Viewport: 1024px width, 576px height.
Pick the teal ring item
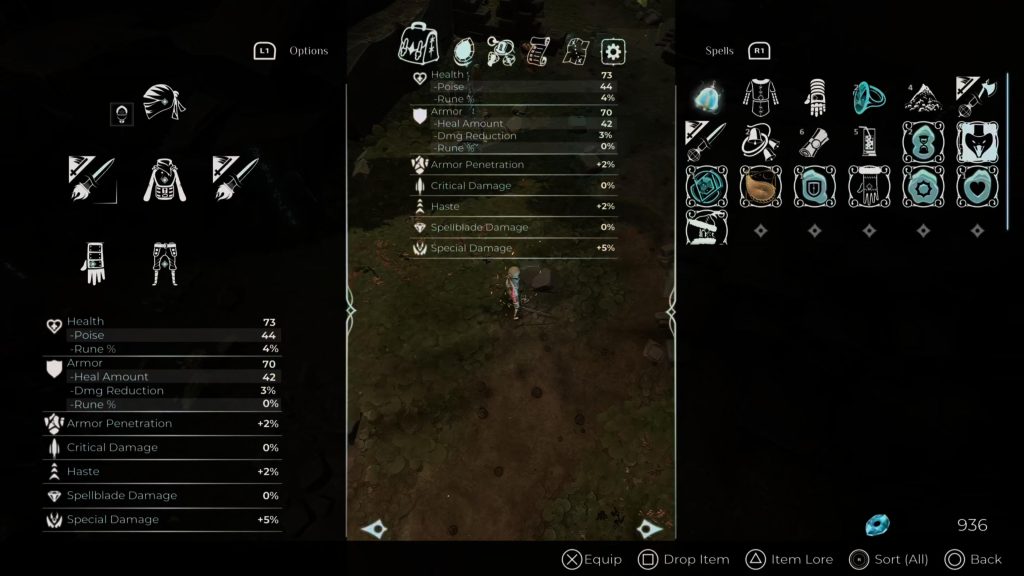coord(867,97)
